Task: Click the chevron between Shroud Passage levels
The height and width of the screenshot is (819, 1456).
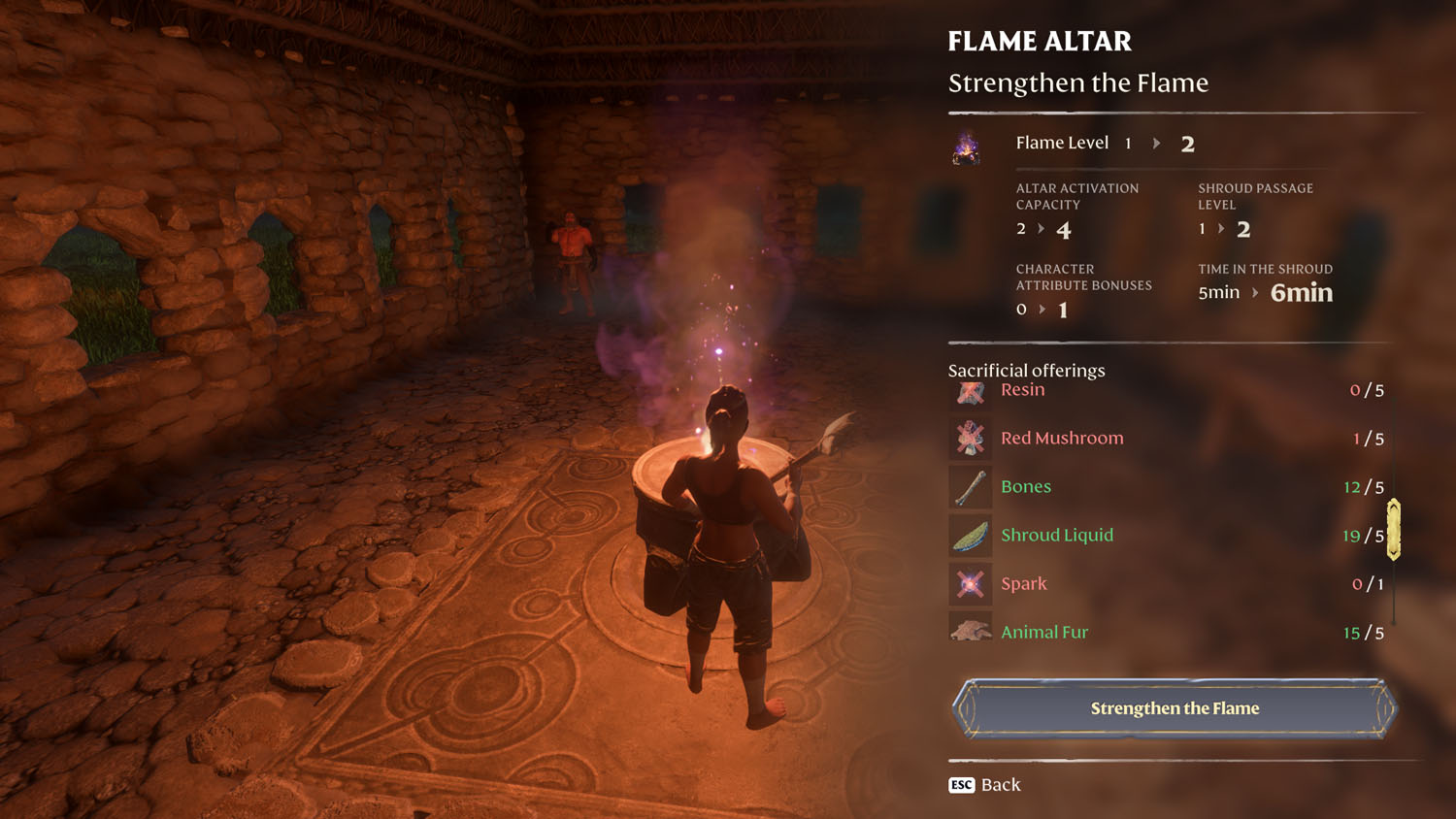Action: [1222, 229]
